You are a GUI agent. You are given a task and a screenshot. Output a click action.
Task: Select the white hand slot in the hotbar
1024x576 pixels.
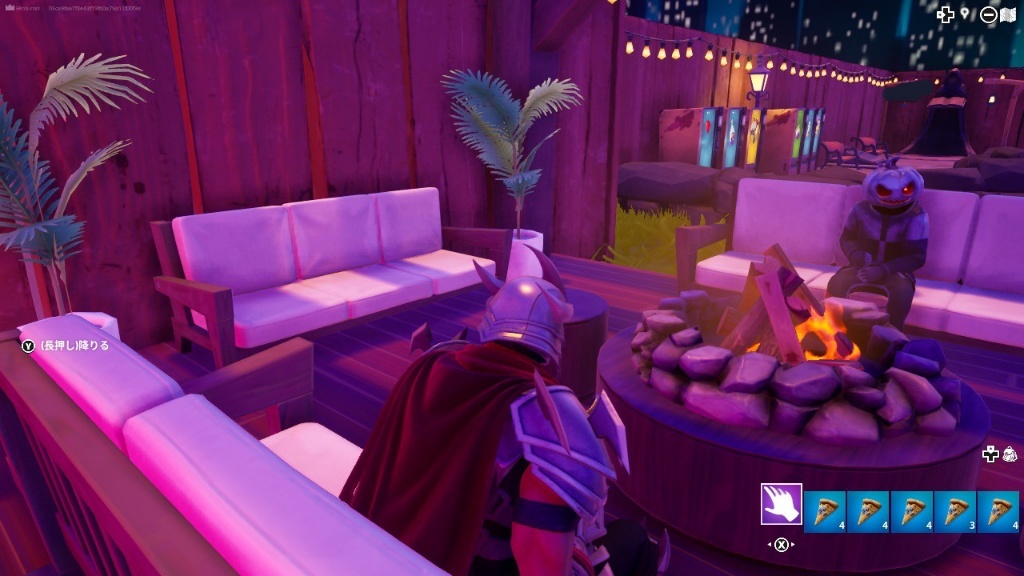(x=781, y=505)
